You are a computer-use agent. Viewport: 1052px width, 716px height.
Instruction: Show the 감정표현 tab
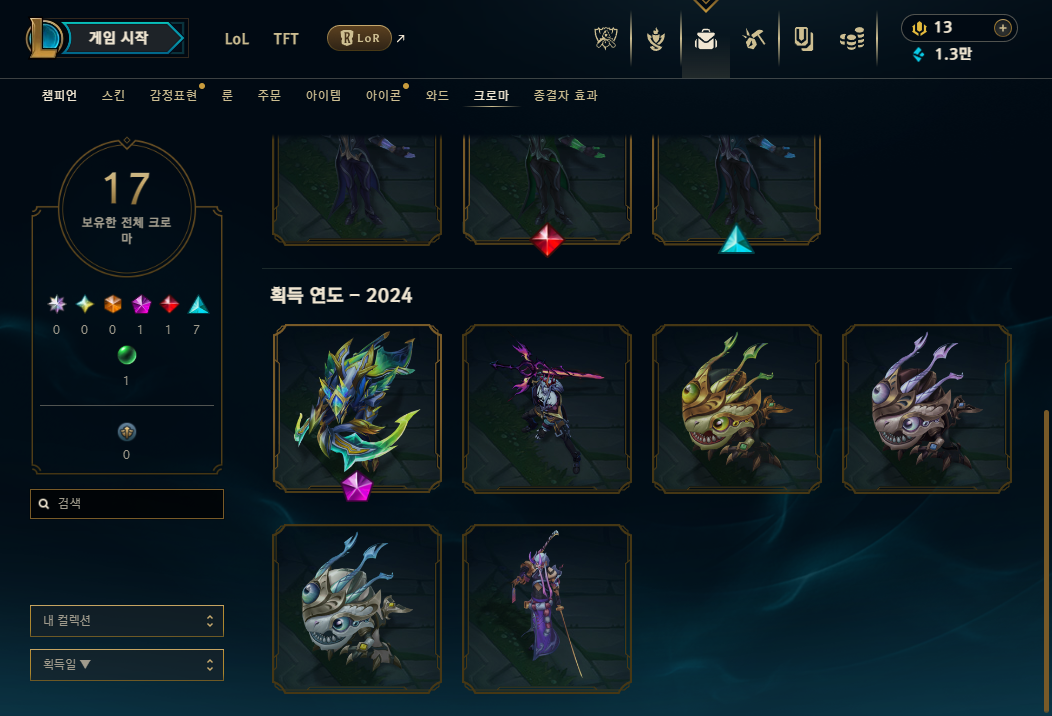(173, 96)
